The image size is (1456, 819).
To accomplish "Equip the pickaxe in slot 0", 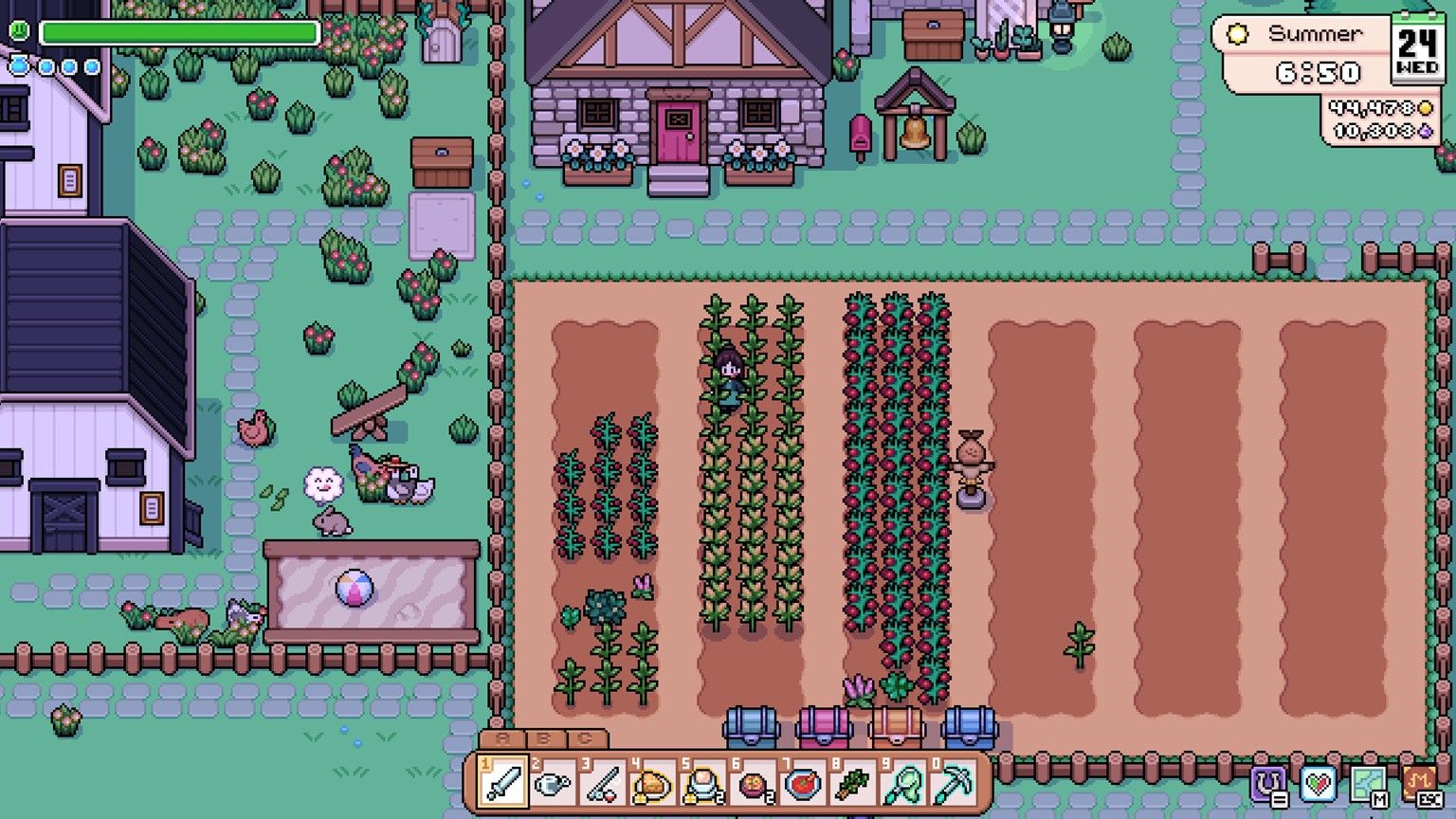I will 953,784.
